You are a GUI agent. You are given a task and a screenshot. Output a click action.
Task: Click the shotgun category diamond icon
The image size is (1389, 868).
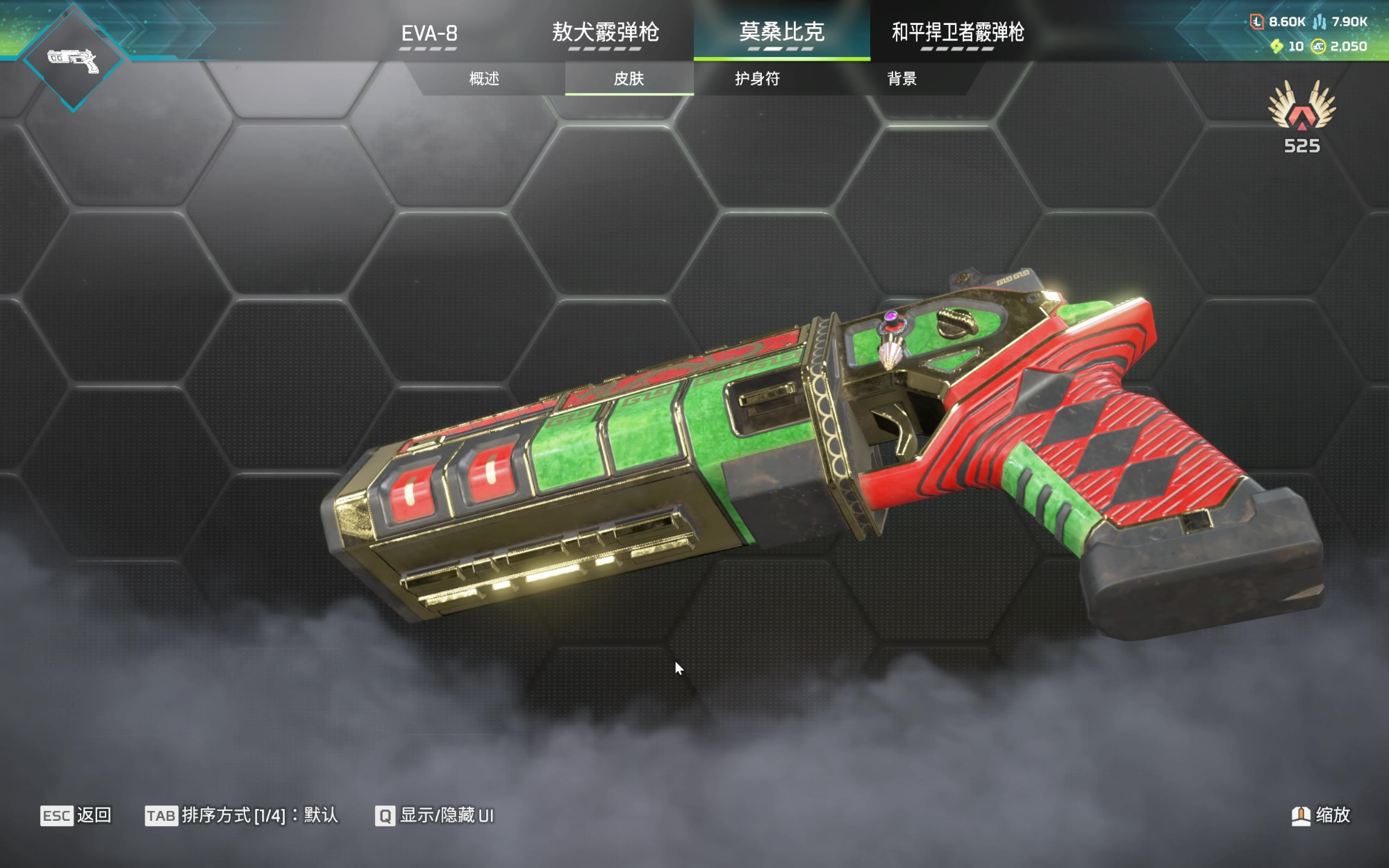point(73,60)
